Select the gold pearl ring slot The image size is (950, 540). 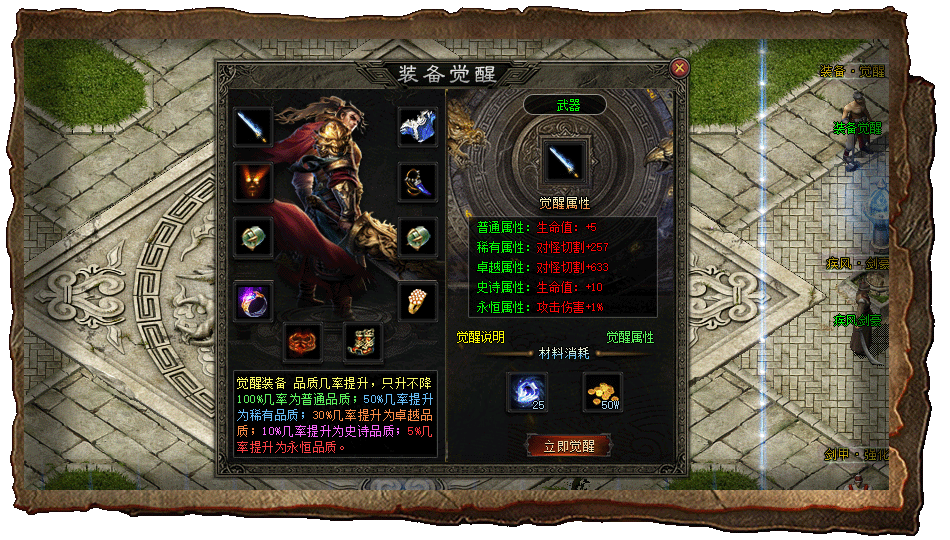pos(418,300)
